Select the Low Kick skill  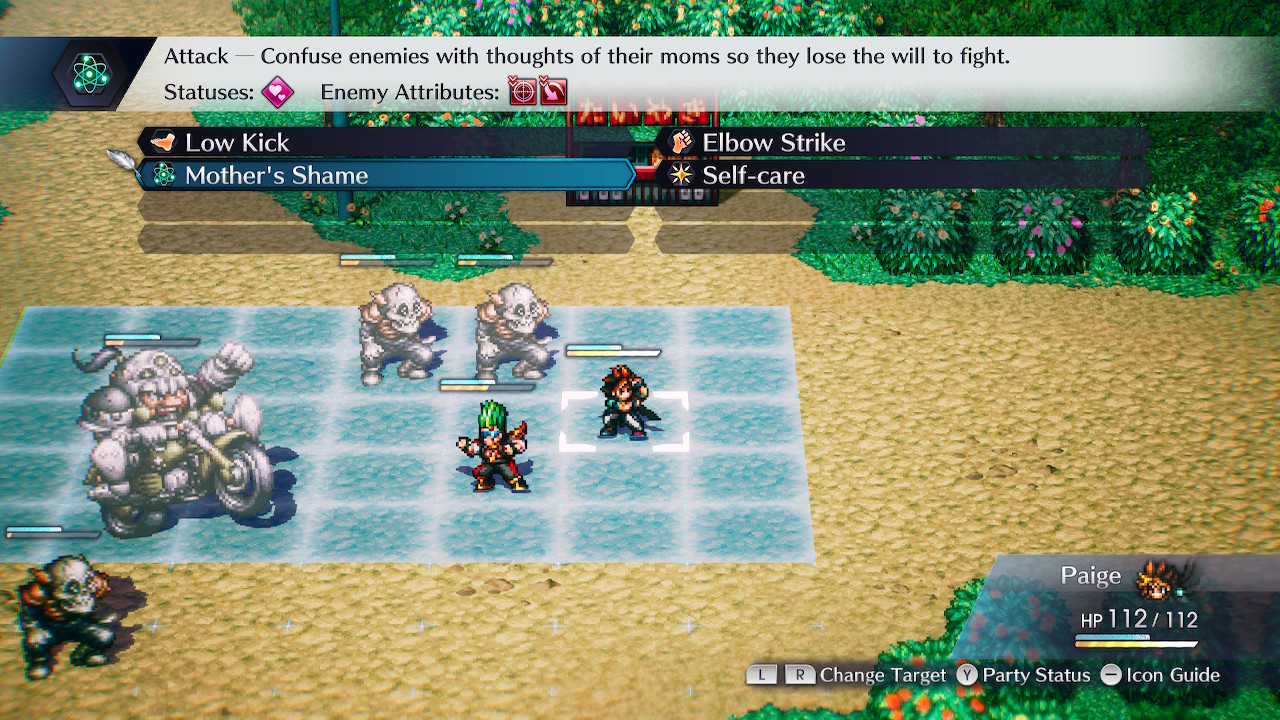coord(240,142)
